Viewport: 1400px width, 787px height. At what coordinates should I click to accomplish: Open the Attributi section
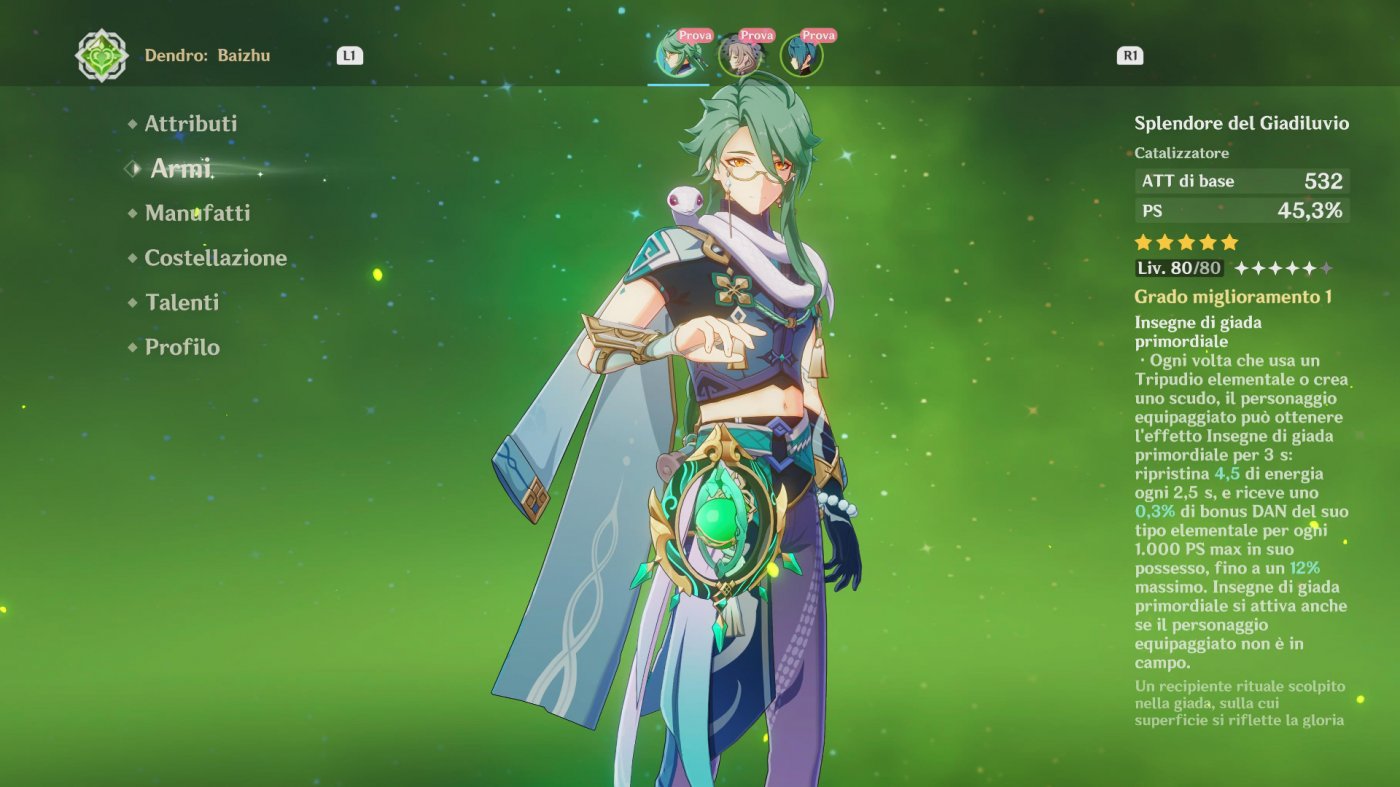pos(190,123)
